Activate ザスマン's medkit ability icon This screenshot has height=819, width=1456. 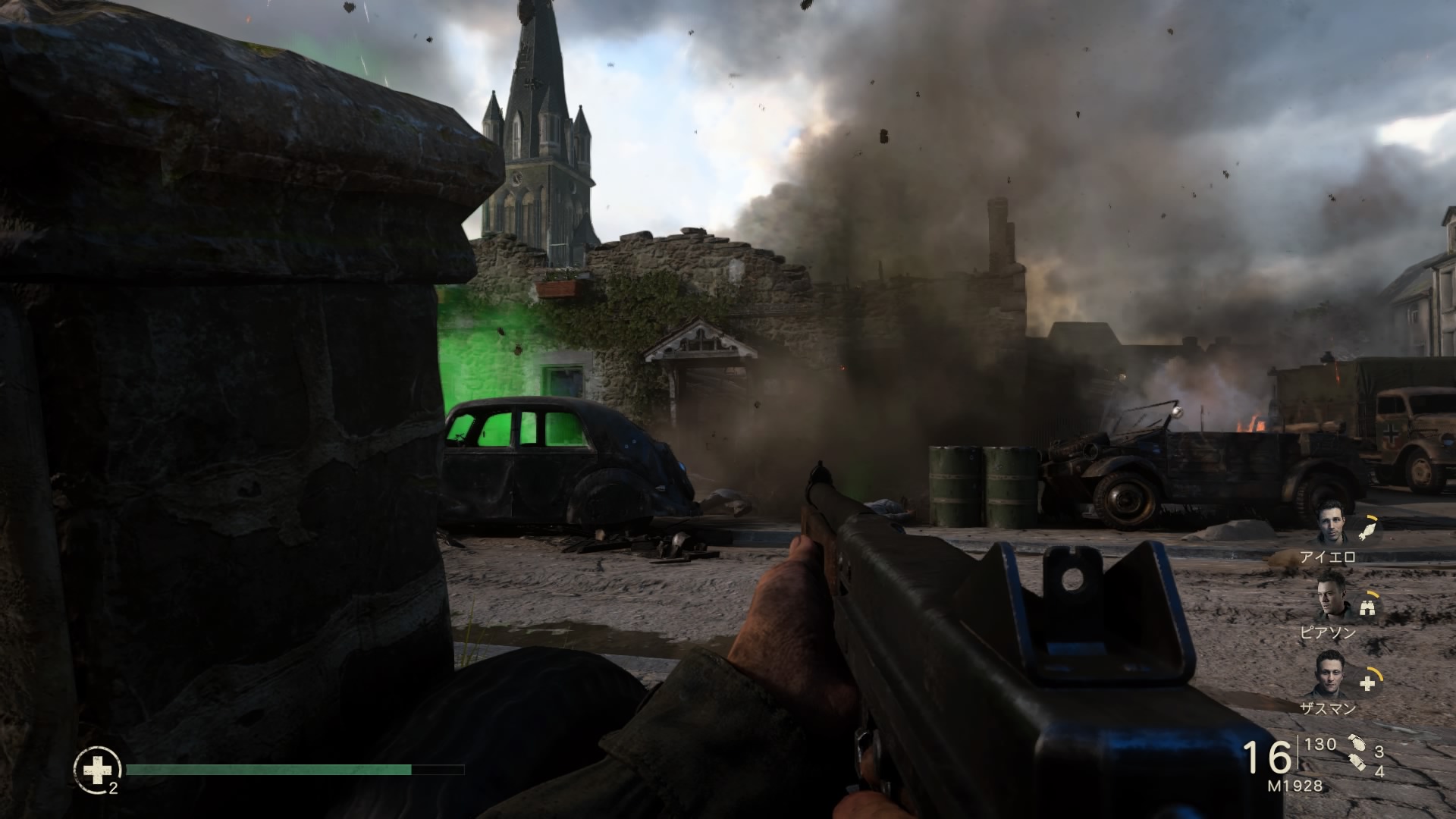[x=1367, y=683]
